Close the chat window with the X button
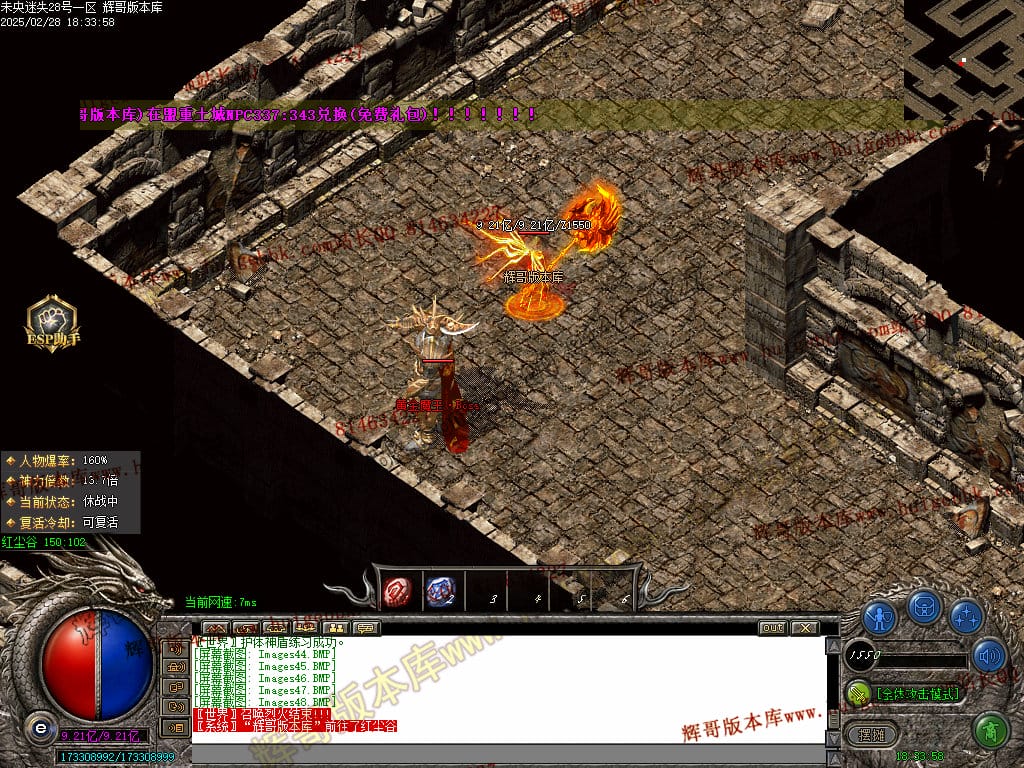This screenshot has width=1024, height=768. point(804,628)
